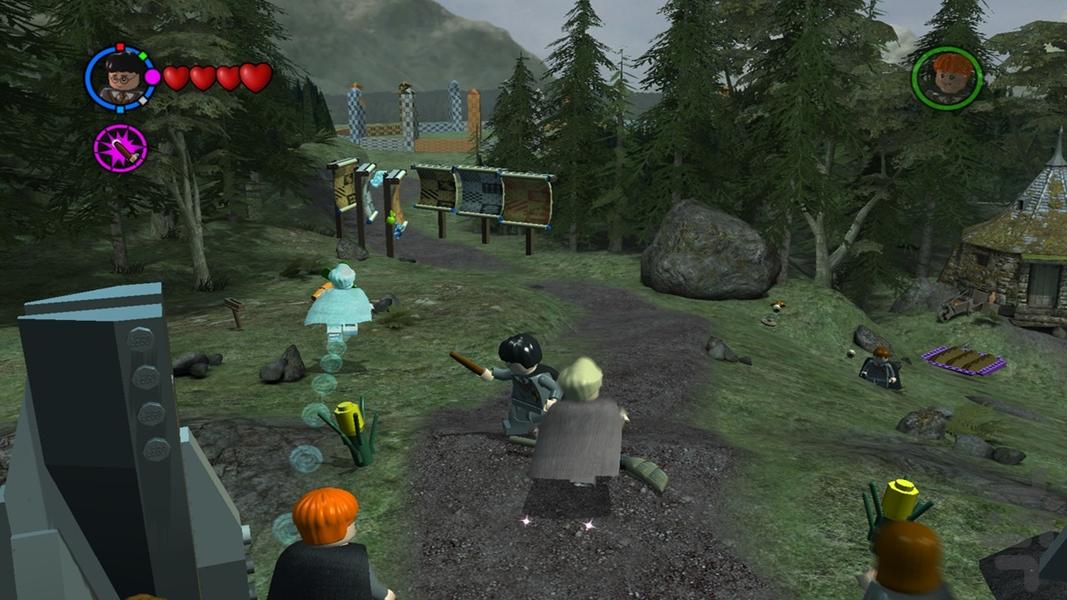The width and height of the screenshot is (1067, 600).
Task: Click the pink spell selection icon
Action: pos(121,148)
